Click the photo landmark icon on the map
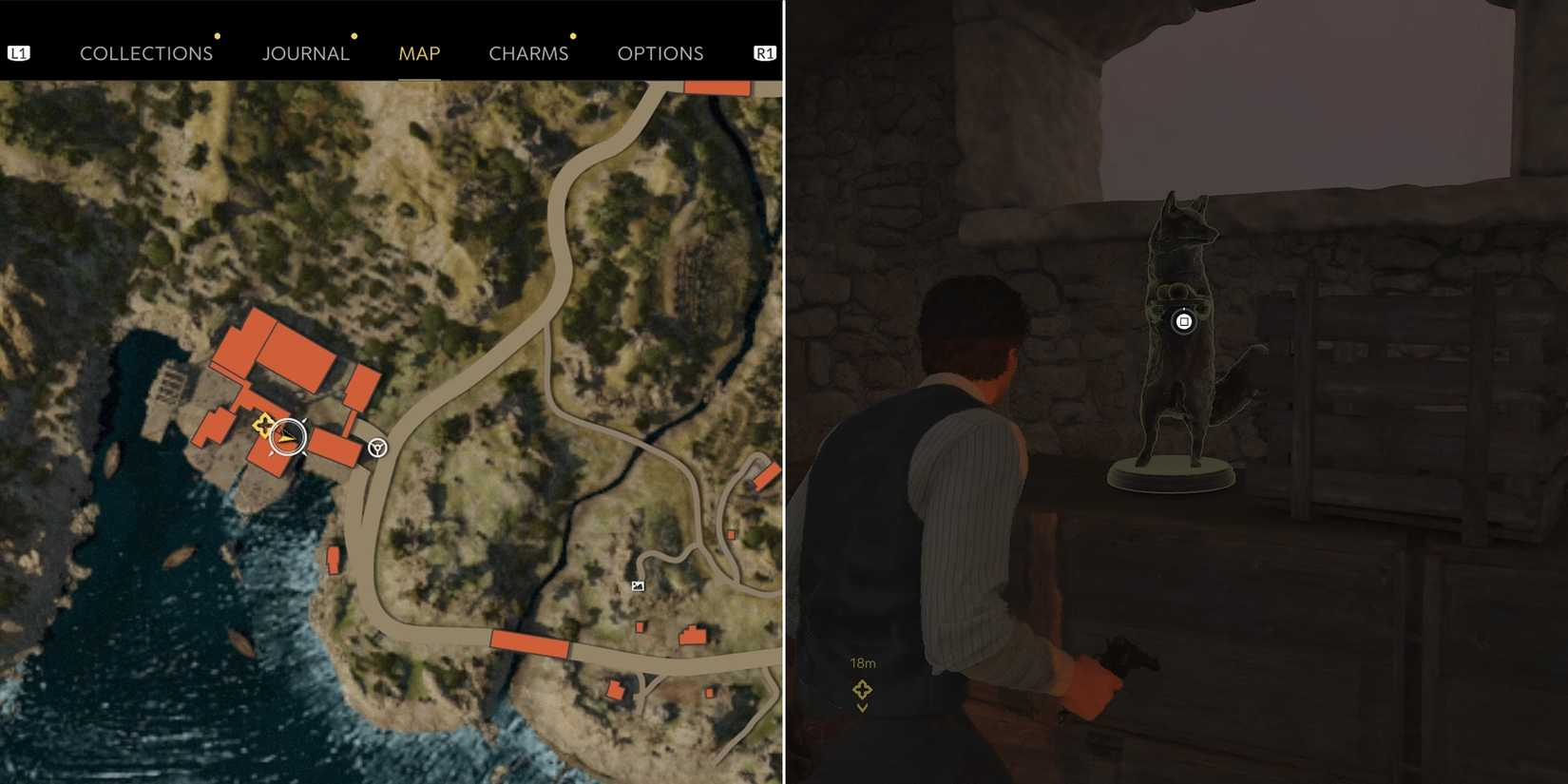 pos(637,585)
